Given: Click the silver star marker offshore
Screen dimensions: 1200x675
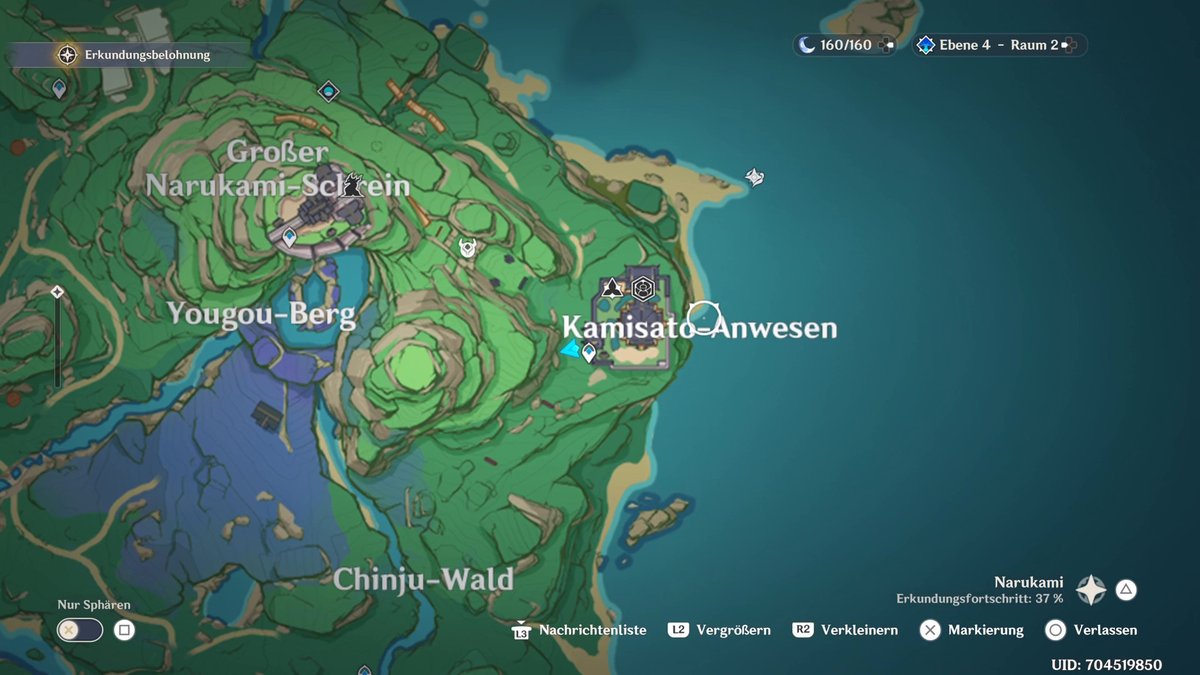Looking at the screenshot, I should [x=755, y=177].
